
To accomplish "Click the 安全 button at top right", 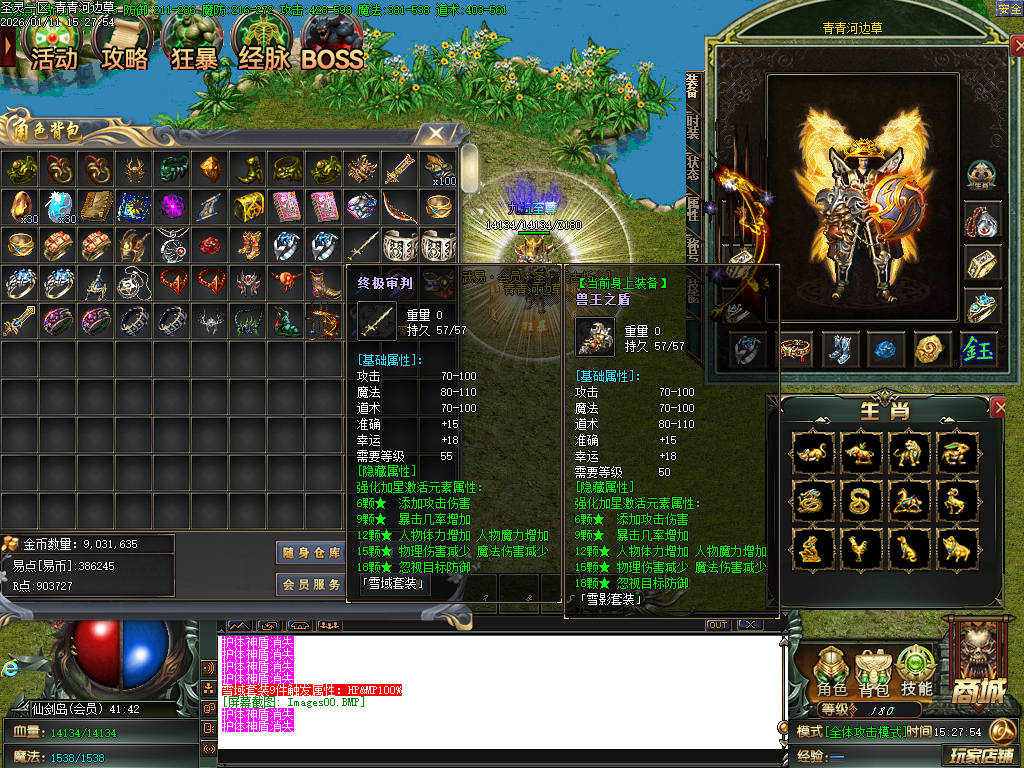I will click(1009, 8).
